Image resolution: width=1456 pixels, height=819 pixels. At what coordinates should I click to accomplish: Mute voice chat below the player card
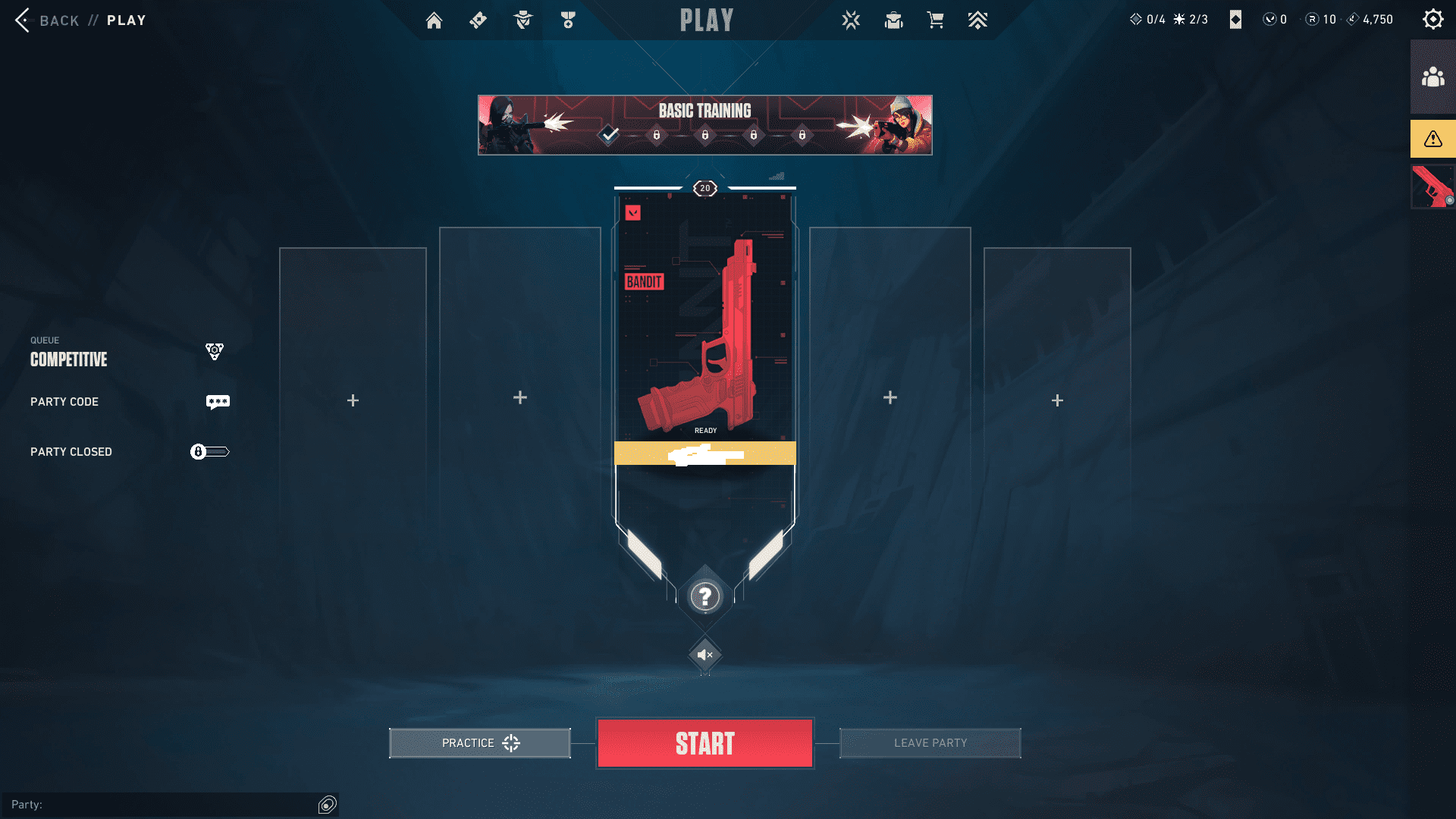click(x=704, y=654)
